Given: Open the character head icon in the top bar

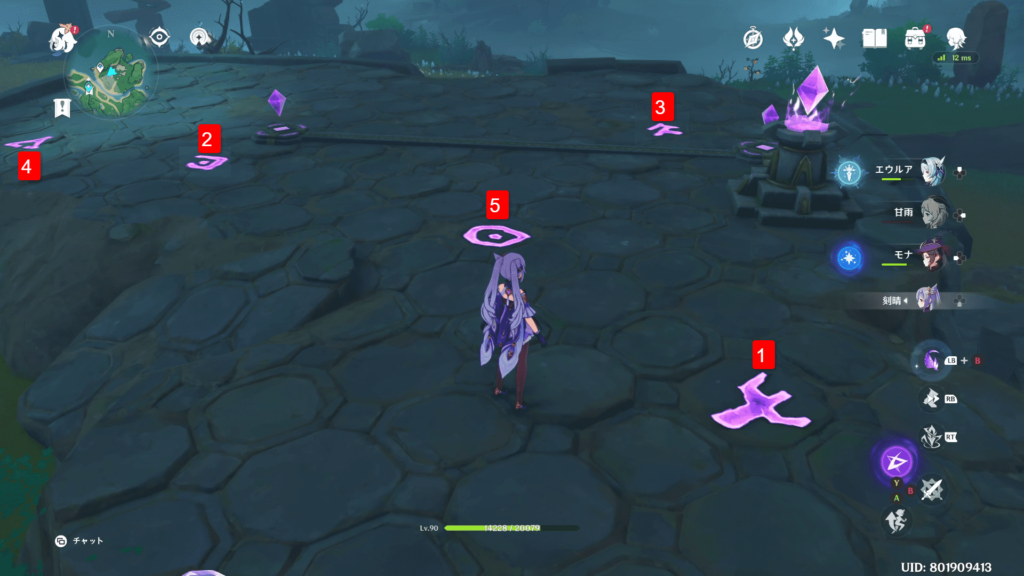Looking at the screenshot, I should pos(956,38).
